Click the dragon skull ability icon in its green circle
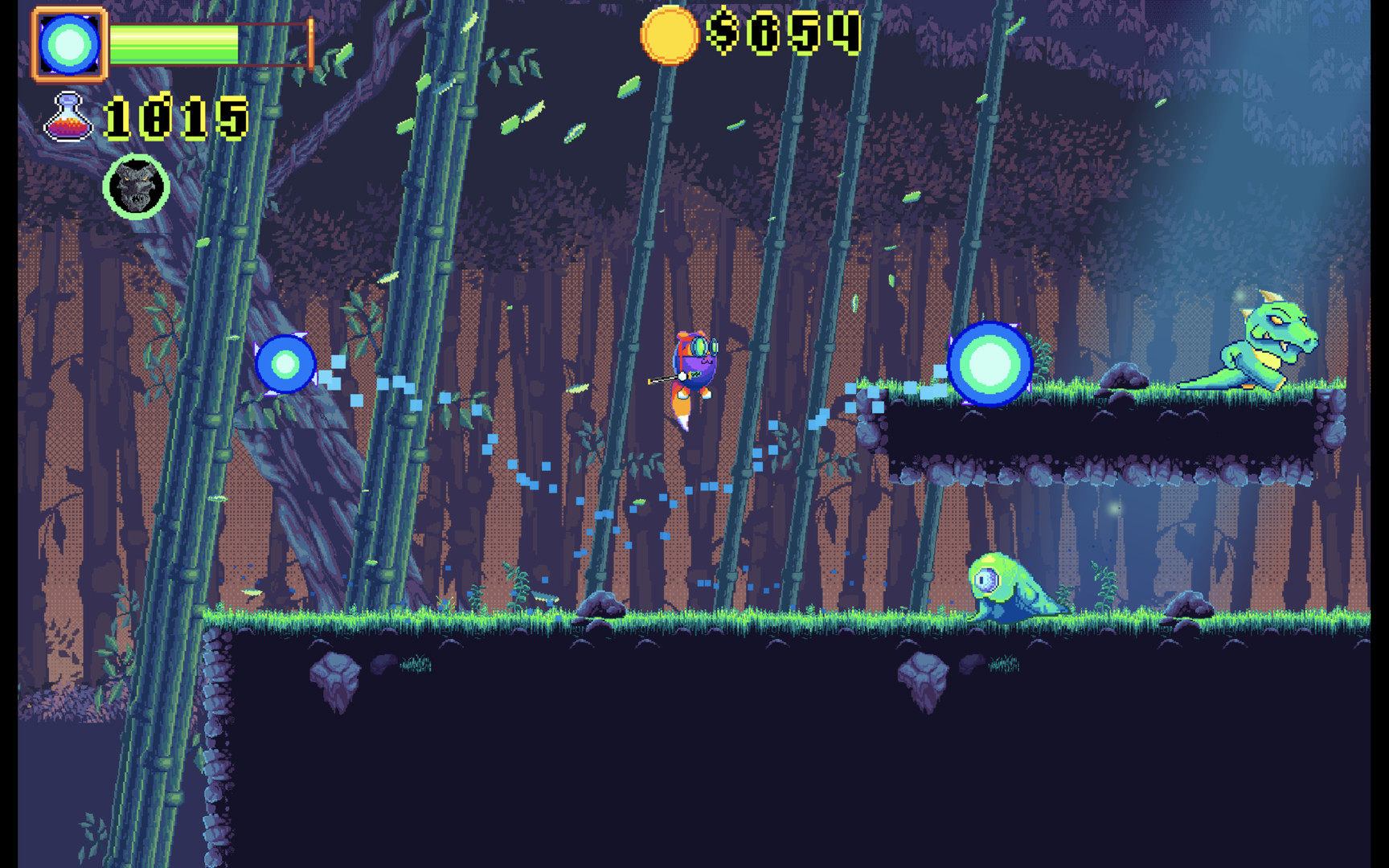This screenshot has width=1389, height=868. point(137,186)
